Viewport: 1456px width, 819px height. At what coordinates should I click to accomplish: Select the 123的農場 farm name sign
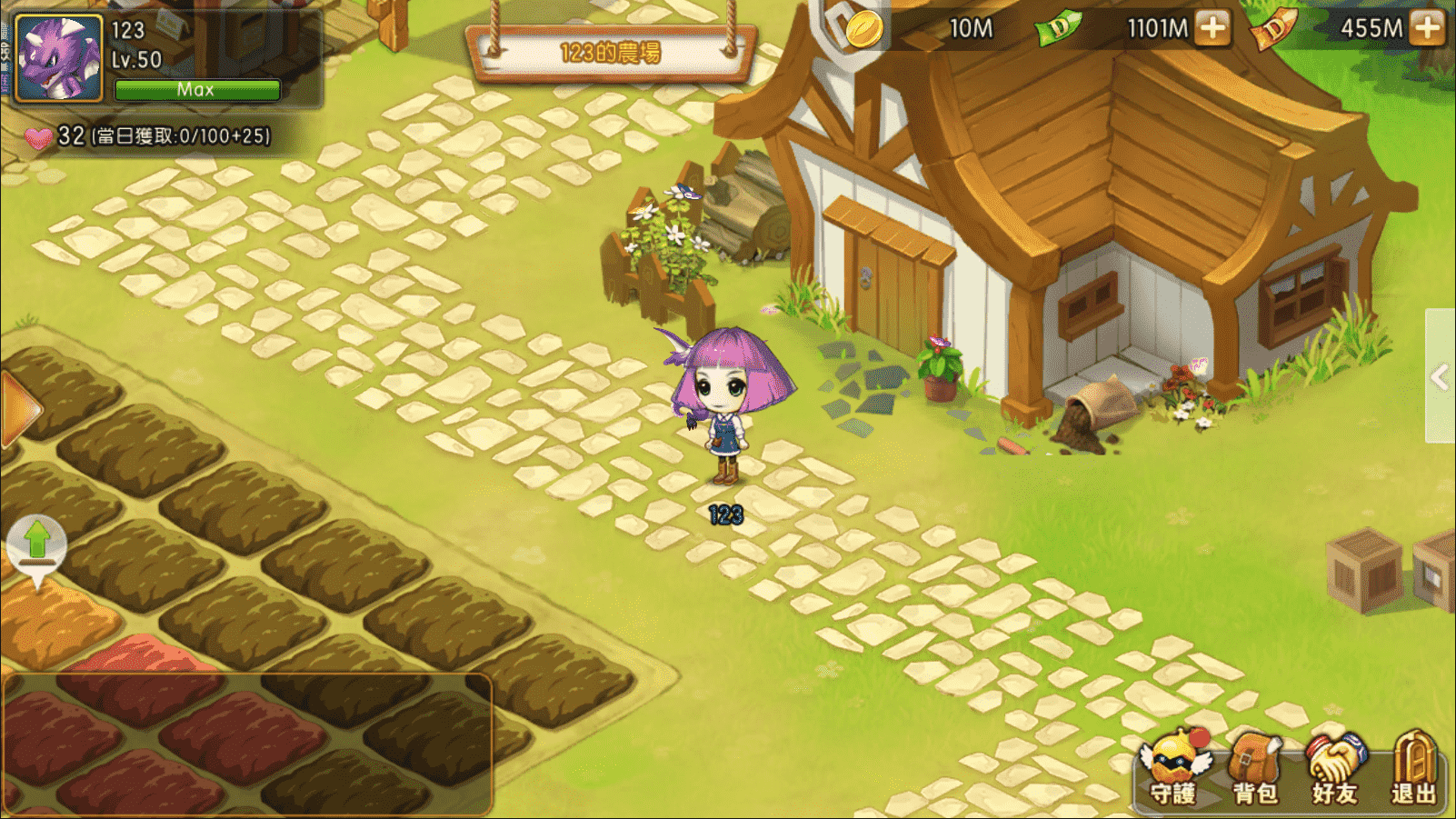(x=610, y=53)
